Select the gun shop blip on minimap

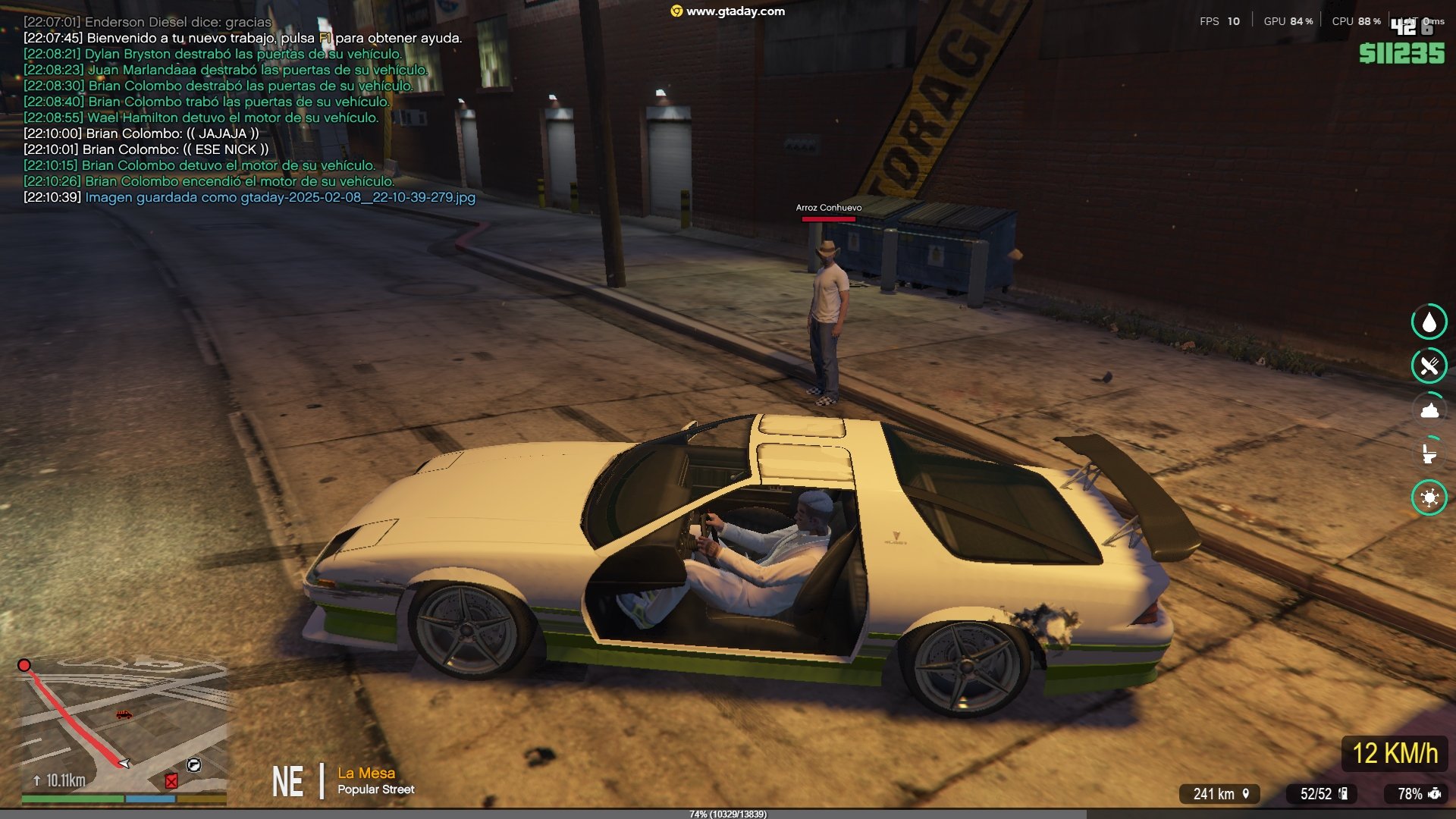coord(193,765)
